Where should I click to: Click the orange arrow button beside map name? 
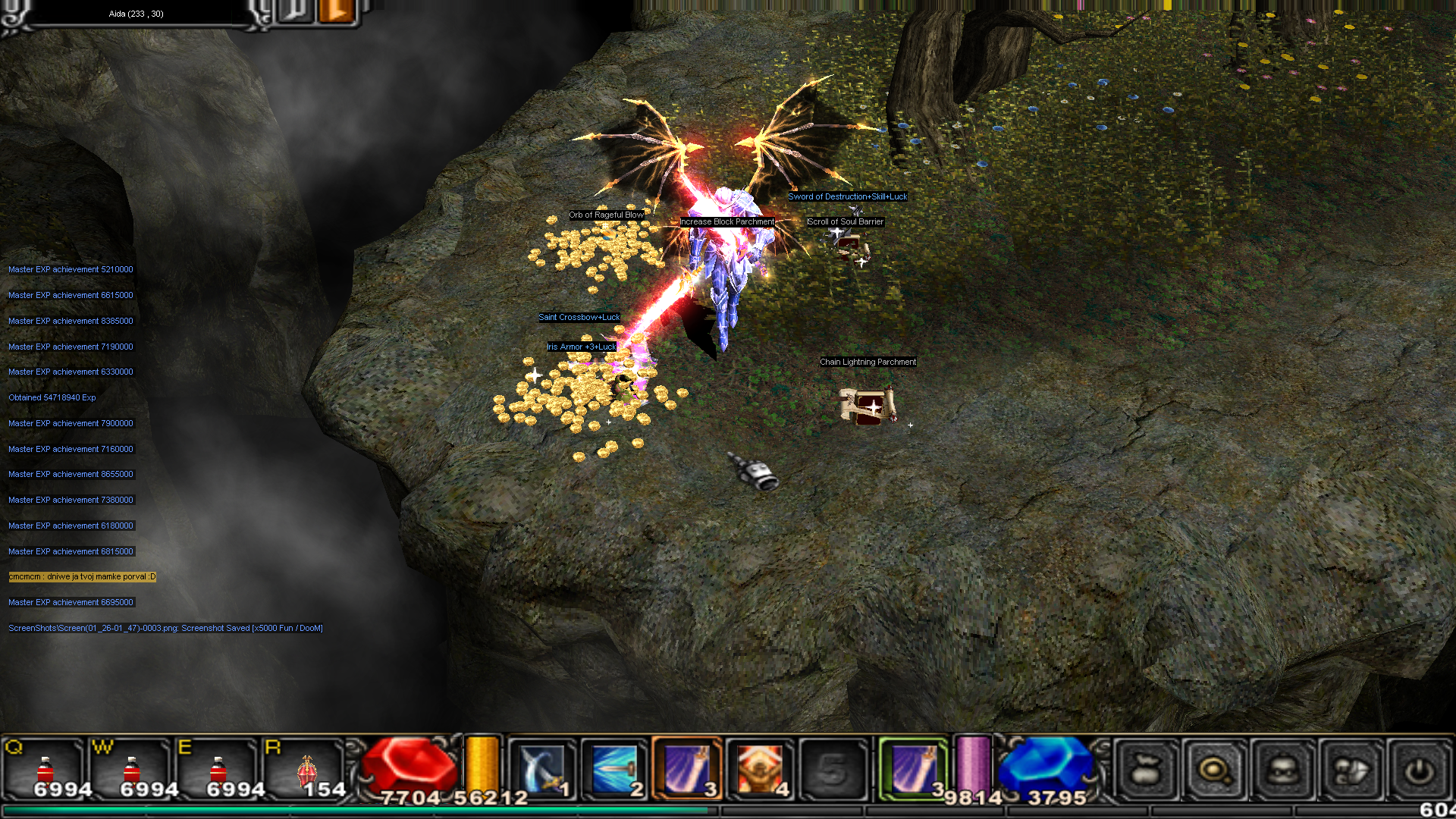tap(337, 12)
